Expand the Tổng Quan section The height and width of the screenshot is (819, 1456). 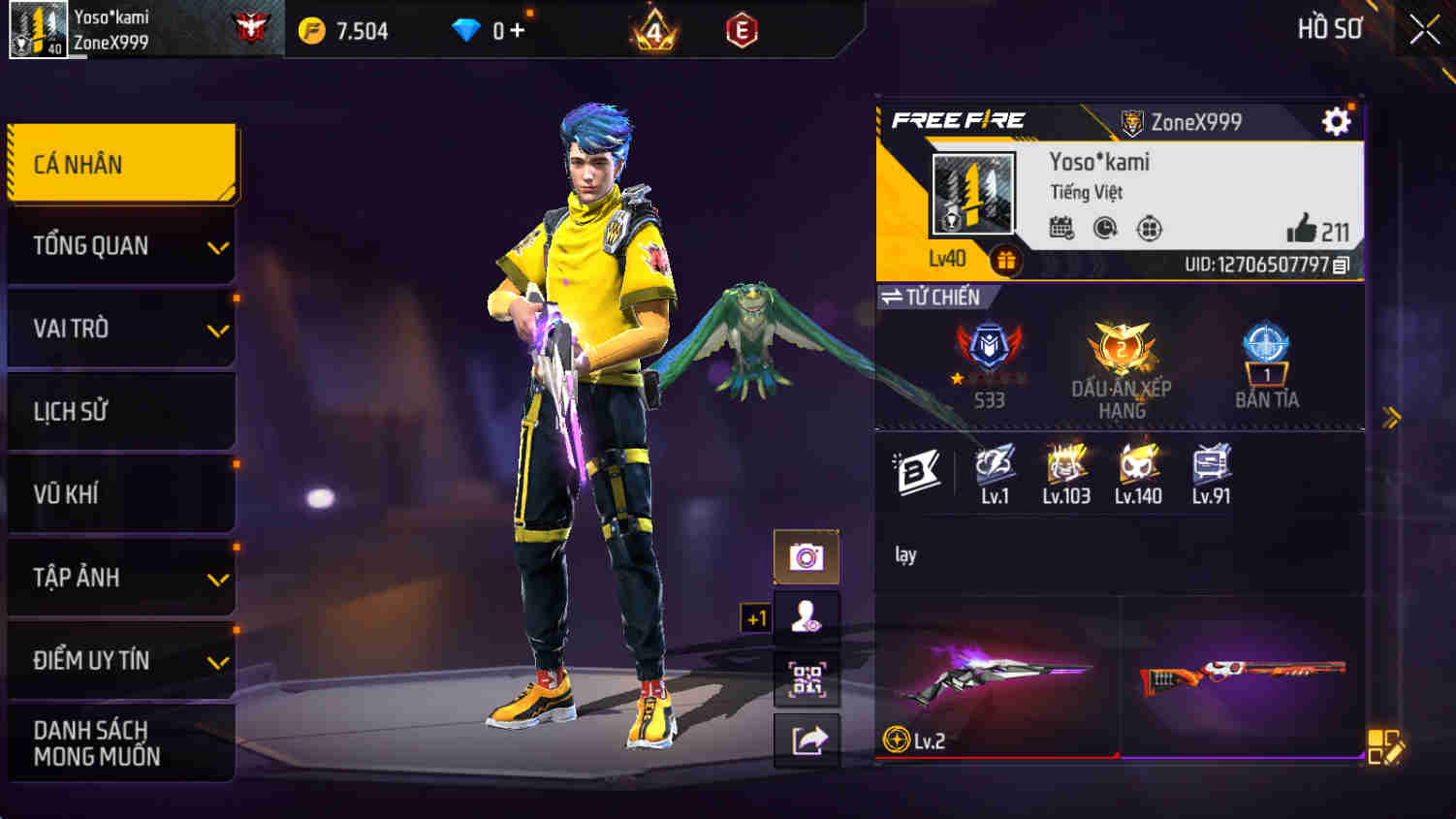(x=121, y=245)
